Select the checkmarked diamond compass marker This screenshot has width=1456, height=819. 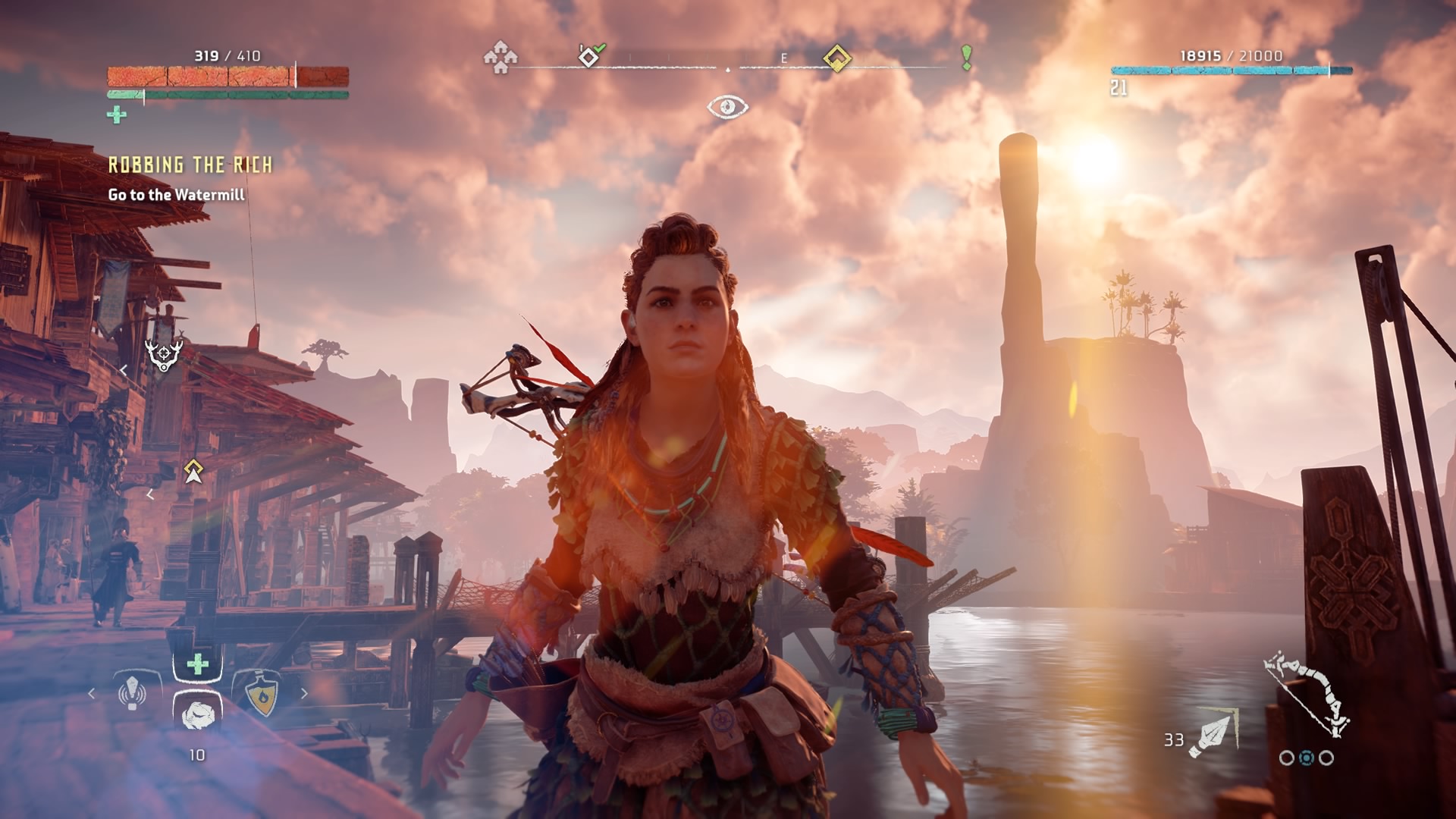(590, 56)
